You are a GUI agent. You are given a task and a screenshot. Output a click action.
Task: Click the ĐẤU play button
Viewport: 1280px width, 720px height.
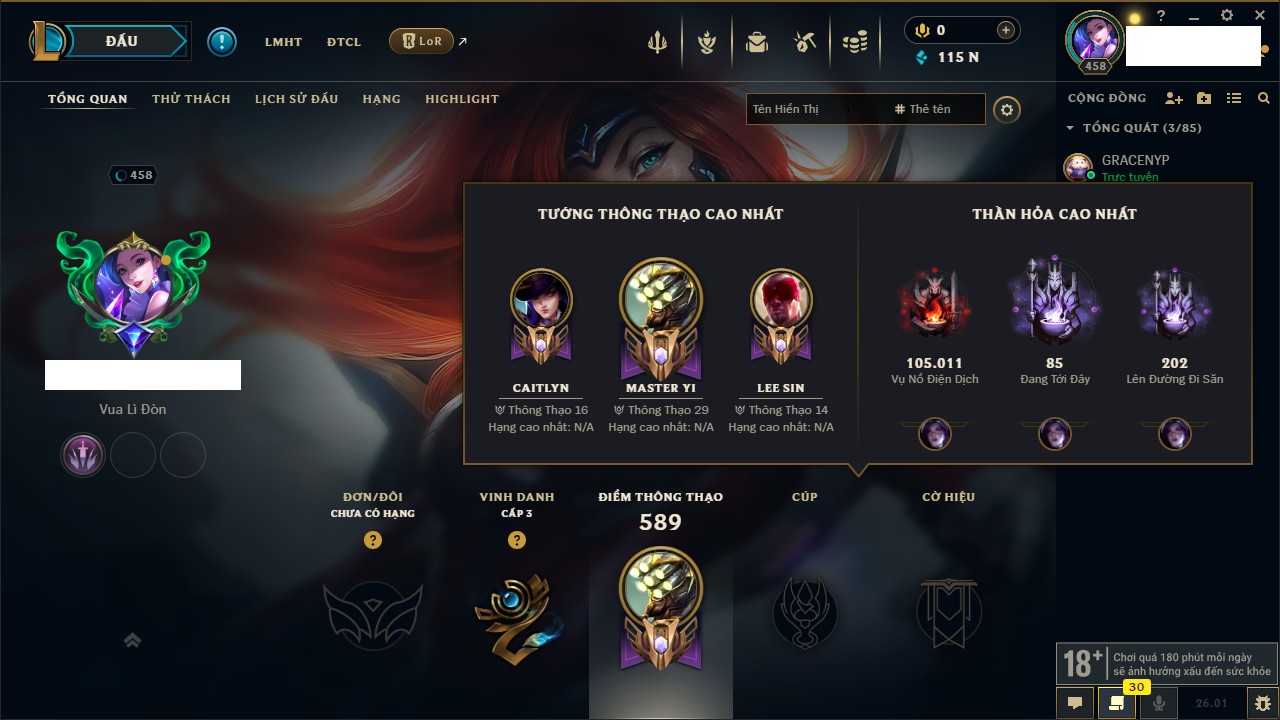tap(120, 41)
